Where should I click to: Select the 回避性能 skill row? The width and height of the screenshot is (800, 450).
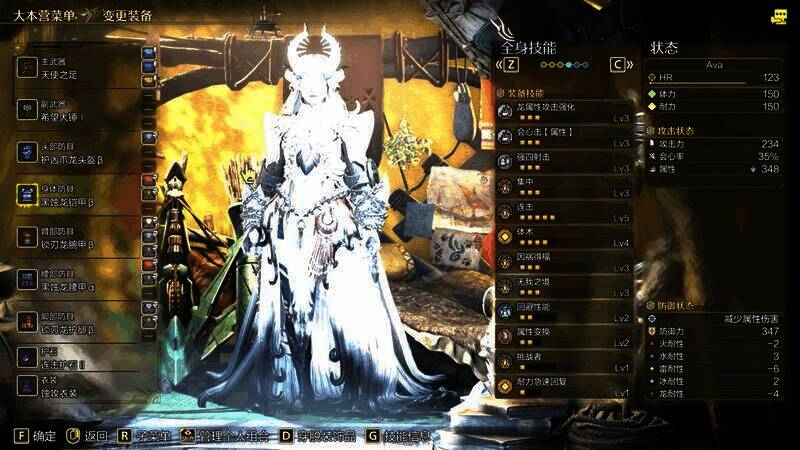point(565,312)
